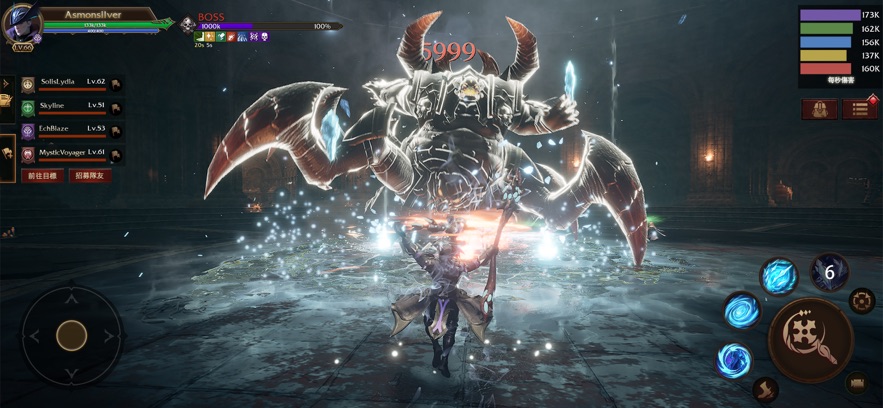Cast the ice shard skill
The image size is (883, 408).
pyautogui.click(x=778, y=275)
